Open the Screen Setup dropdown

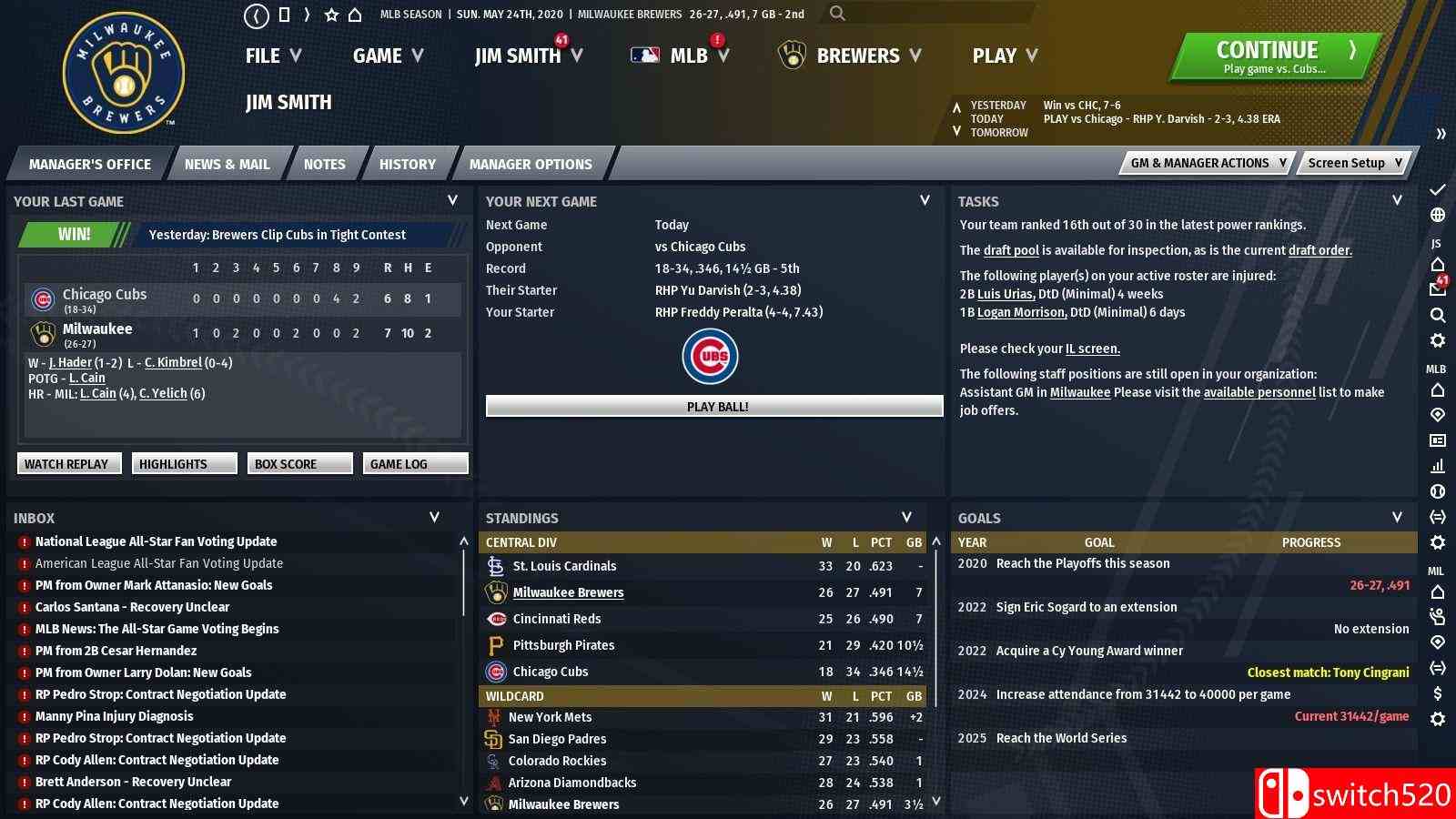[1355, 163]
